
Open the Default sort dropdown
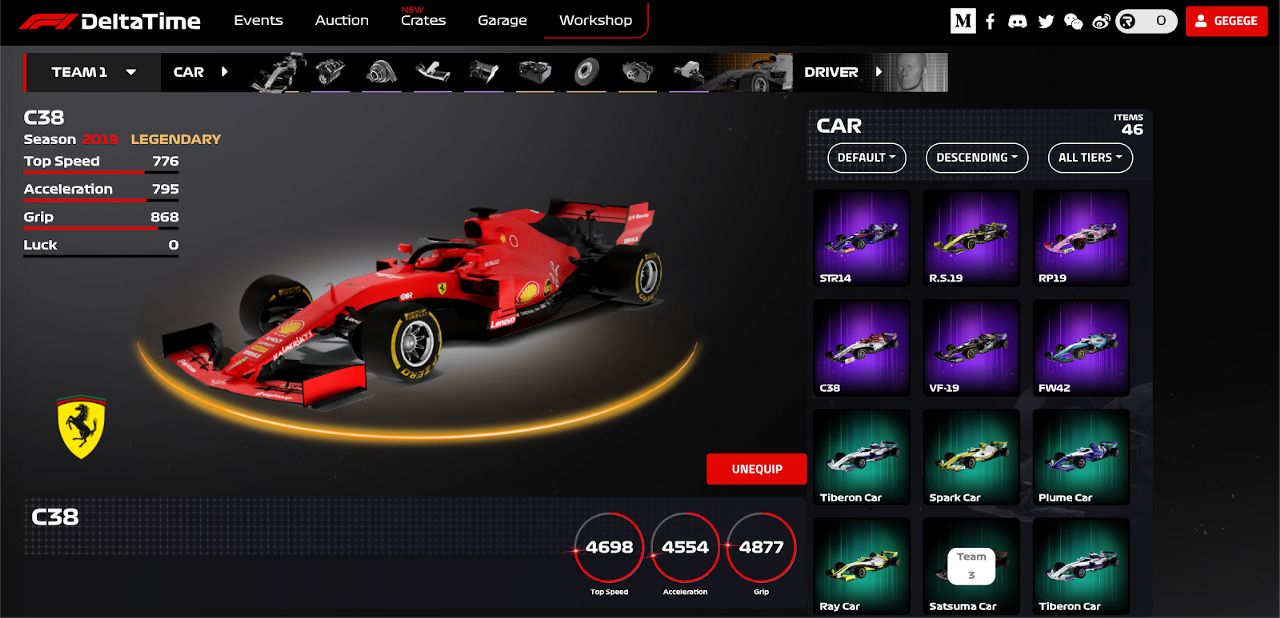click(x=866, y=157)
